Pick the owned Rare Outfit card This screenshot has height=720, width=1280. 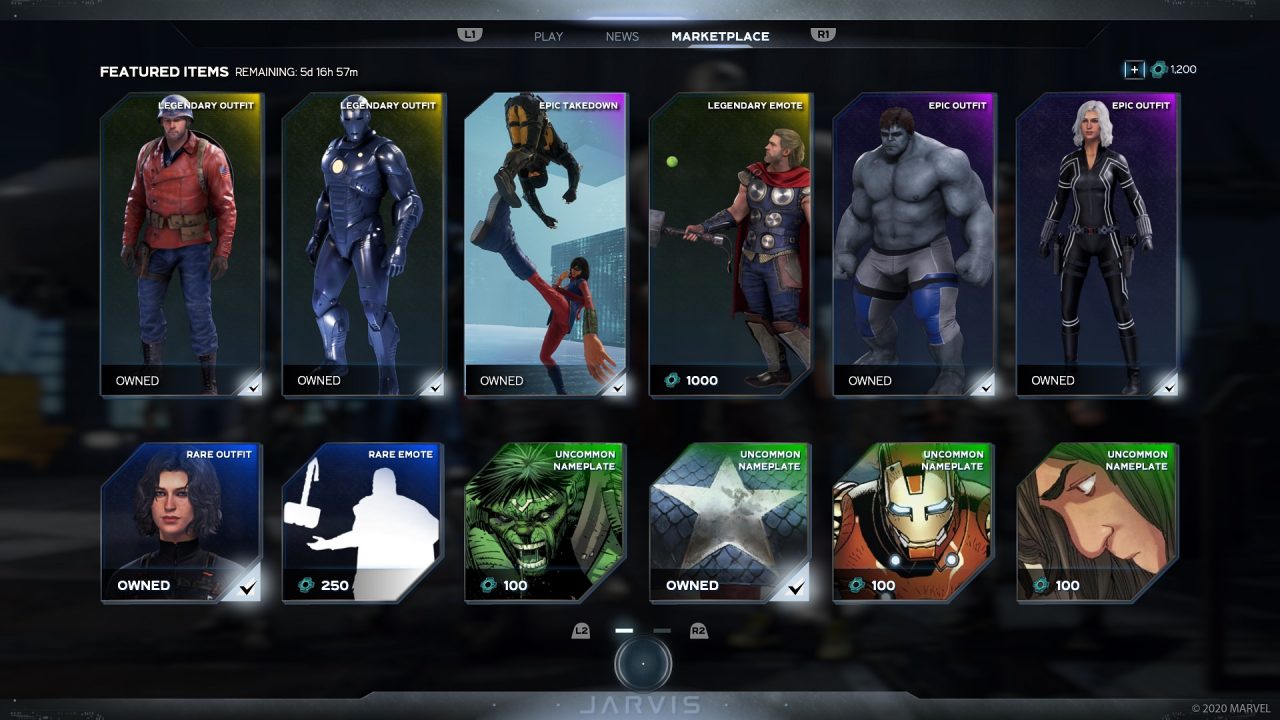pos(181,522)
